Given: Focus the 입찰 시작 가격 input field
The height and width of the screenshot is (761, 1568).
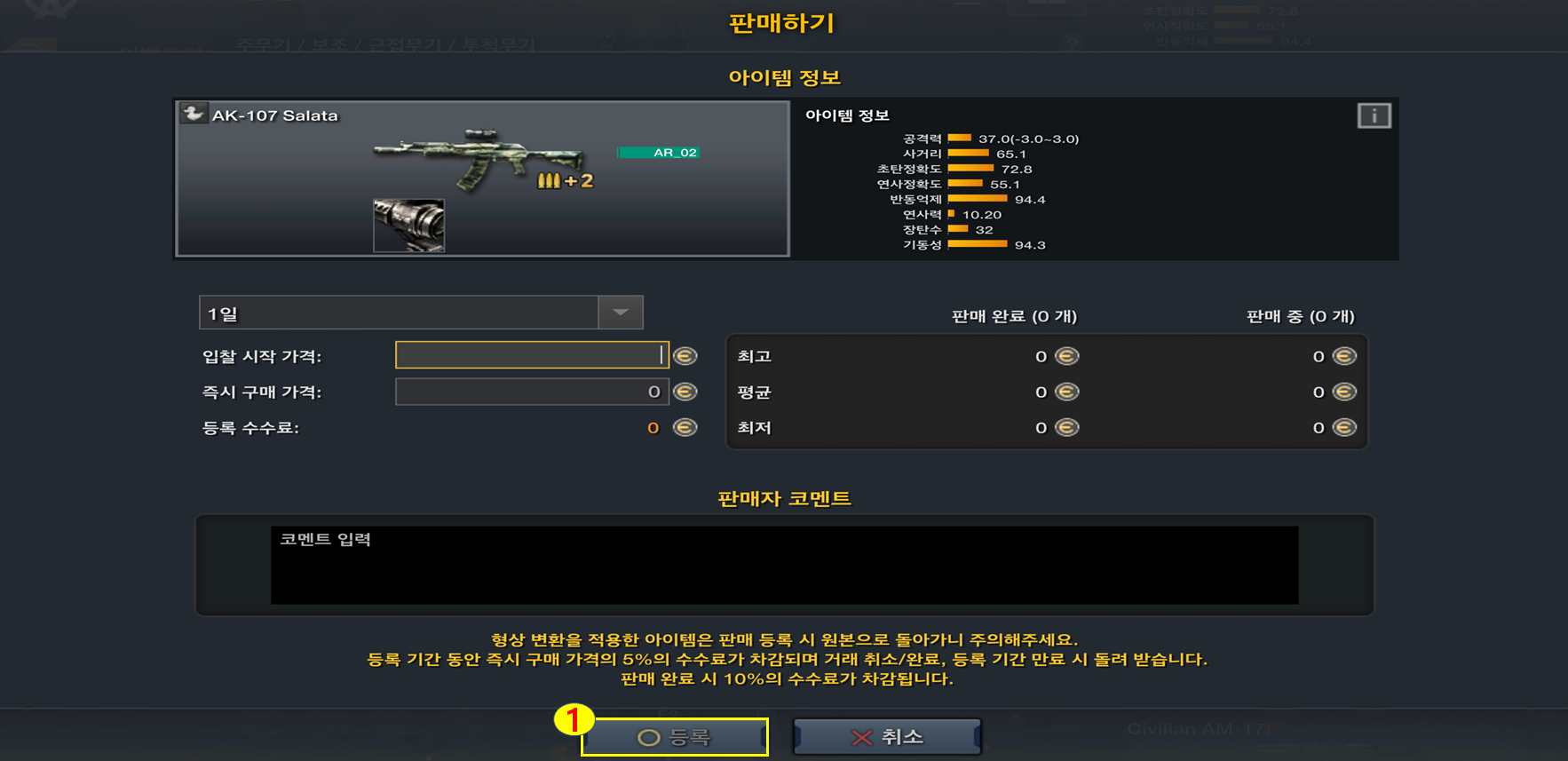Looking at the screenshot, I should [x=531, y=355].
